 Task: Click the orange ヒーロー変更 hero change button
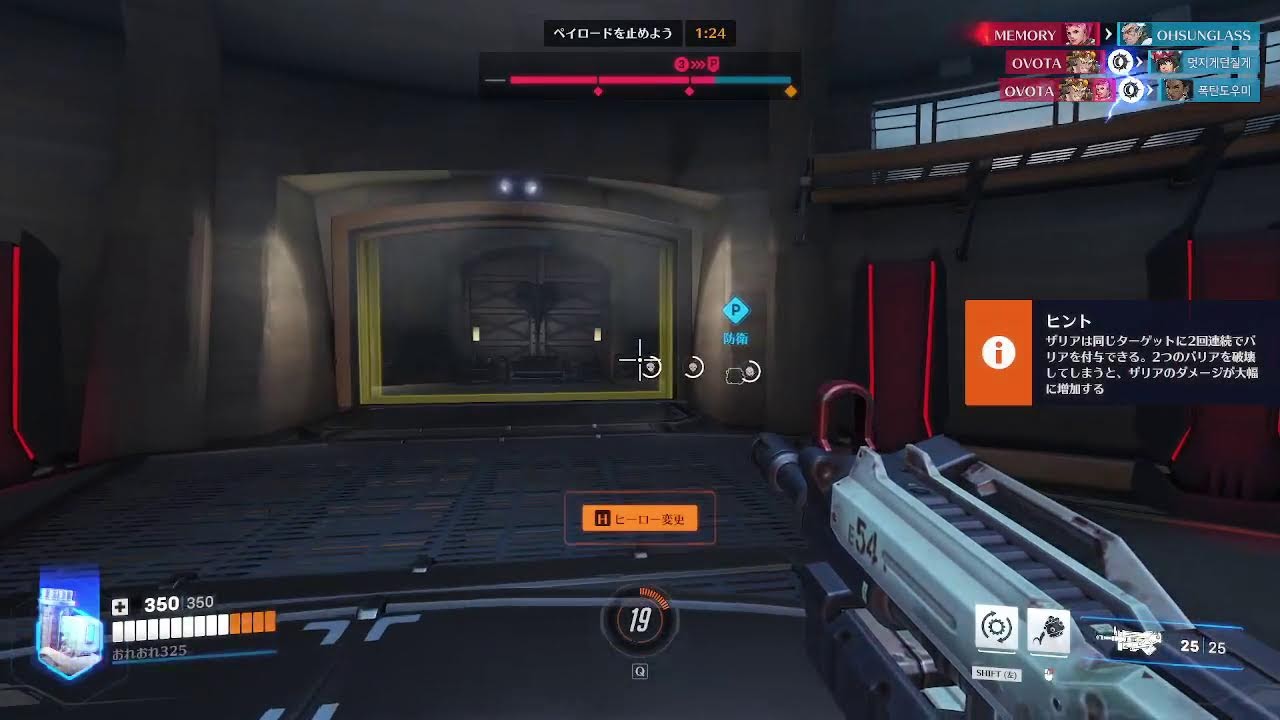640,518
